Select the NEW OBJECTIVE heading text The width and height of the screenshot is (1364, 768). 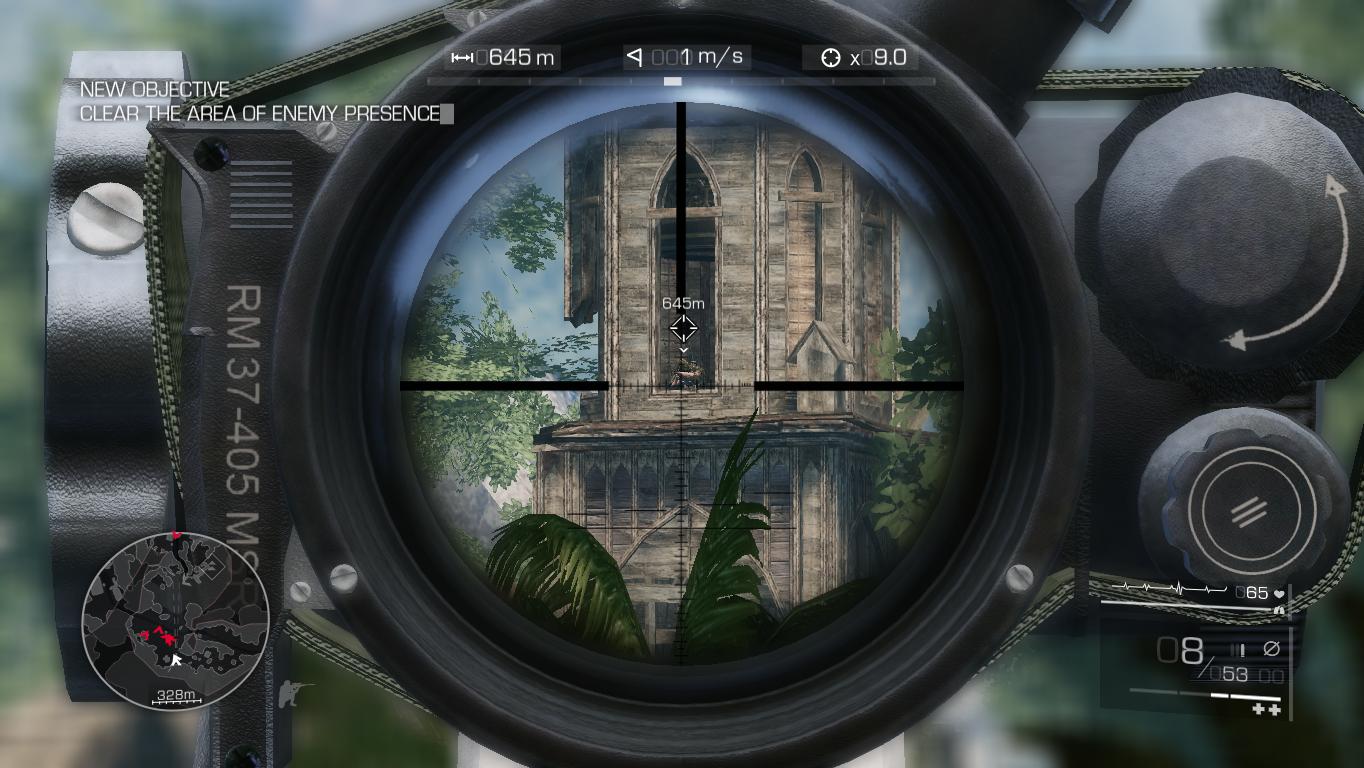click(x=152, y=89)
